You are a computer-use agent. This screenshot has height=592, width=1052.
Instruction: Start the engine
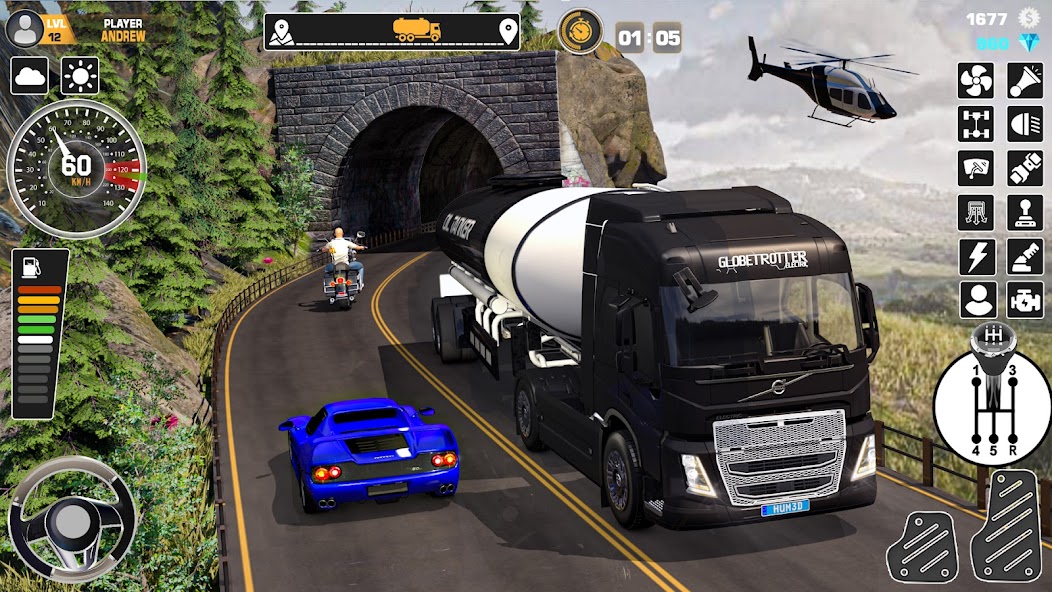coord(1024,300)
